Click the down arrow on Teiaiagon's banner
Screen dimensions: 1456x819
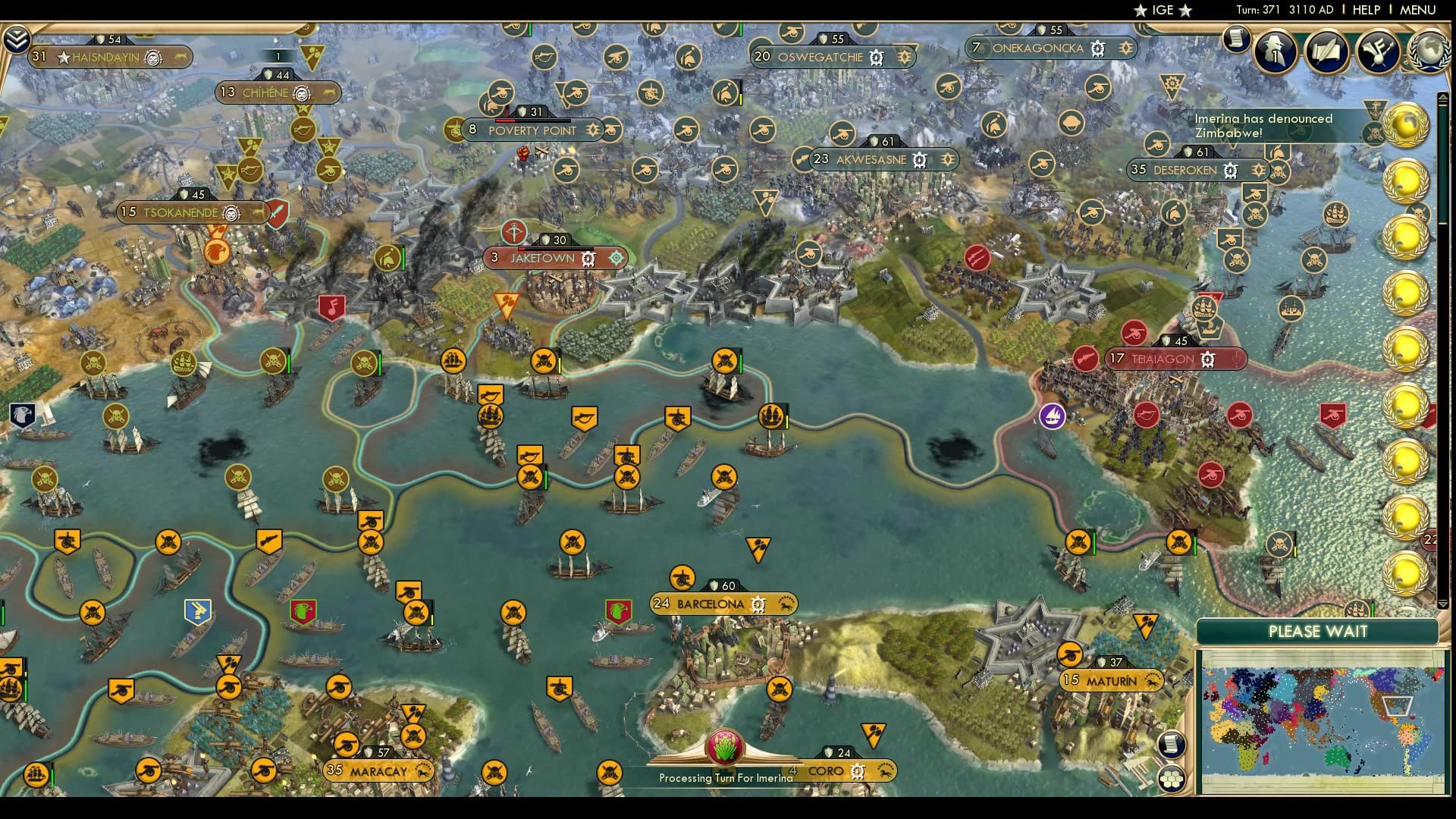pos(1235,359)
